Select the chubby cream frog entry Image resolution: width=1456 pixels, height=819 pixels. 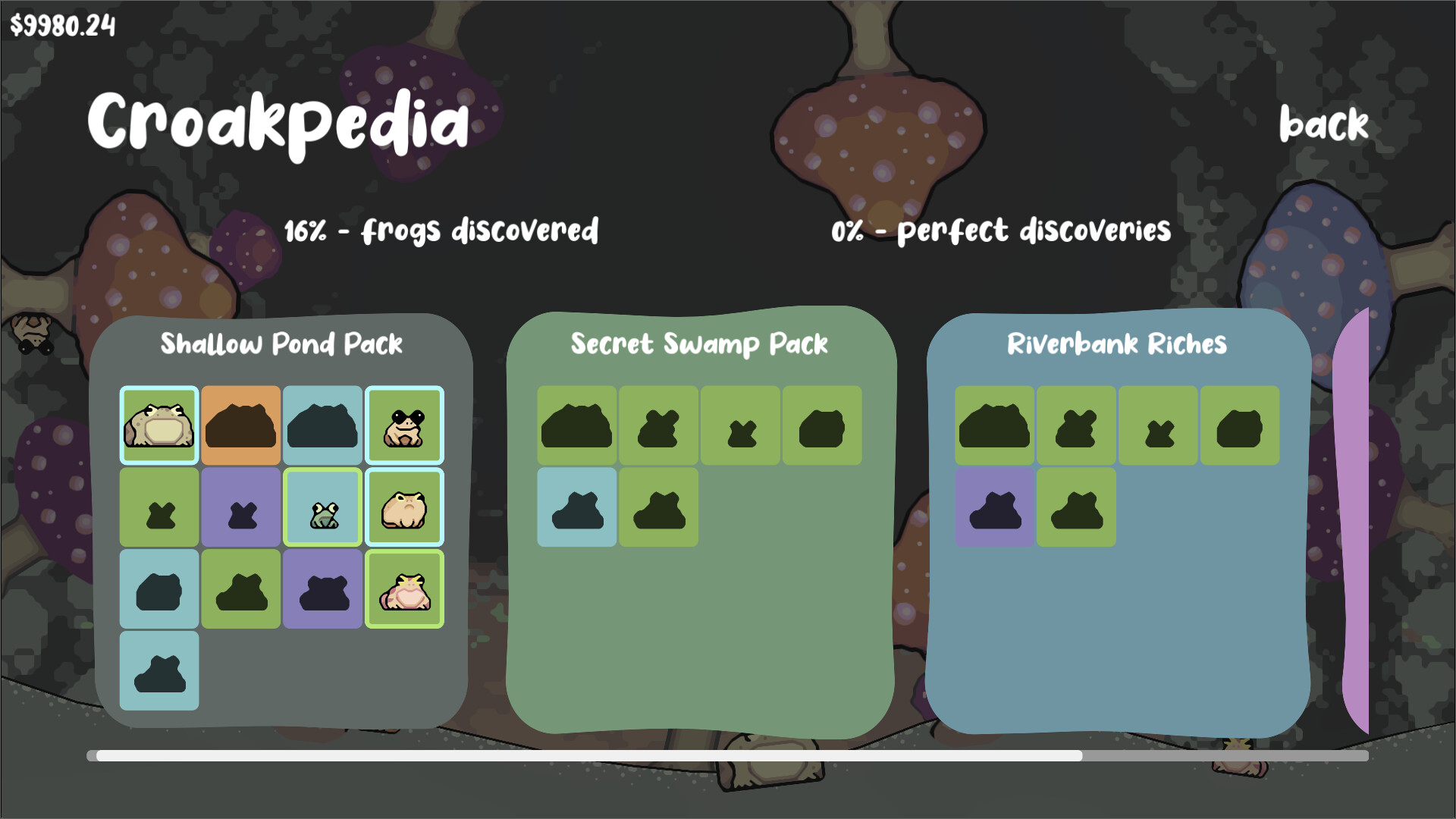404,507
